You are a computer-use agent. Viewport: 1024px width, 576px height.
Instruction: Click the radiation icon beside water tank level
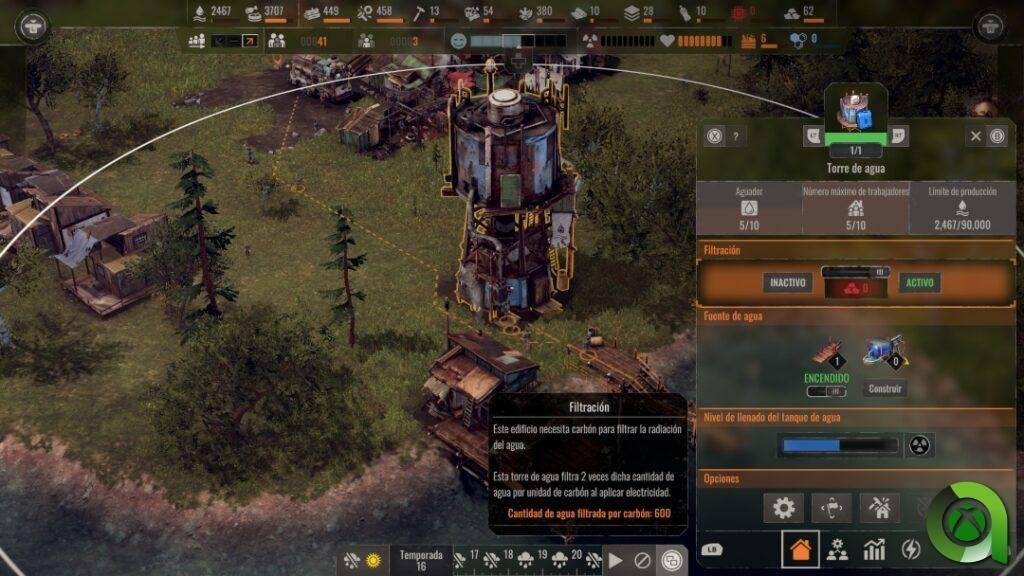tap(920, 445)
